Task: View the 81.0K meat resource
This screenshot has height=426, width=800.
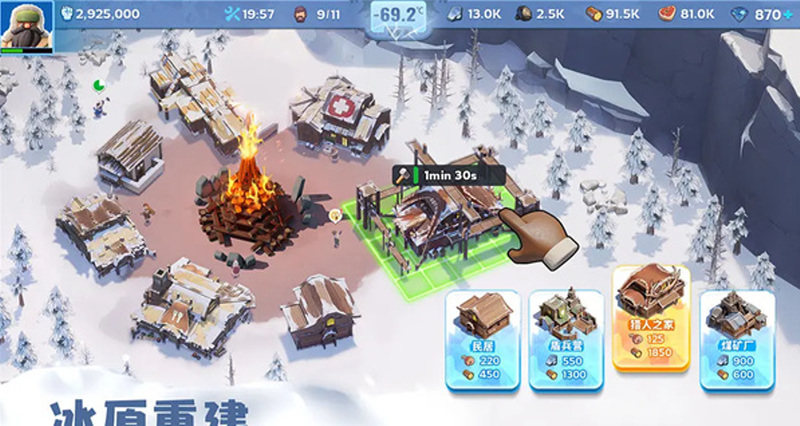Action: point(686,14)
